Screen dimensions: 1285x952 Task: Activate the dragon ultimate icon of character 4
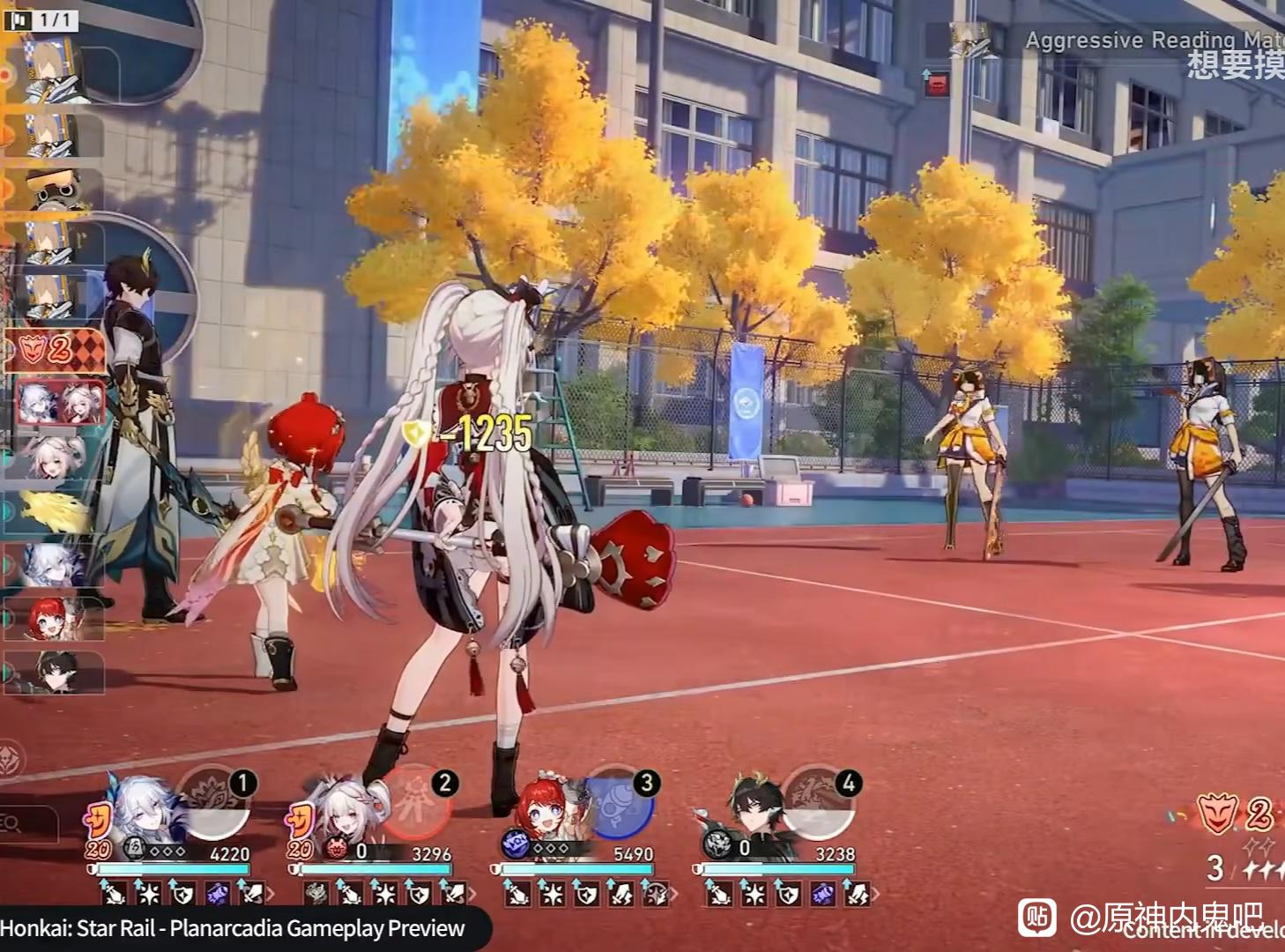click(820, 806)
